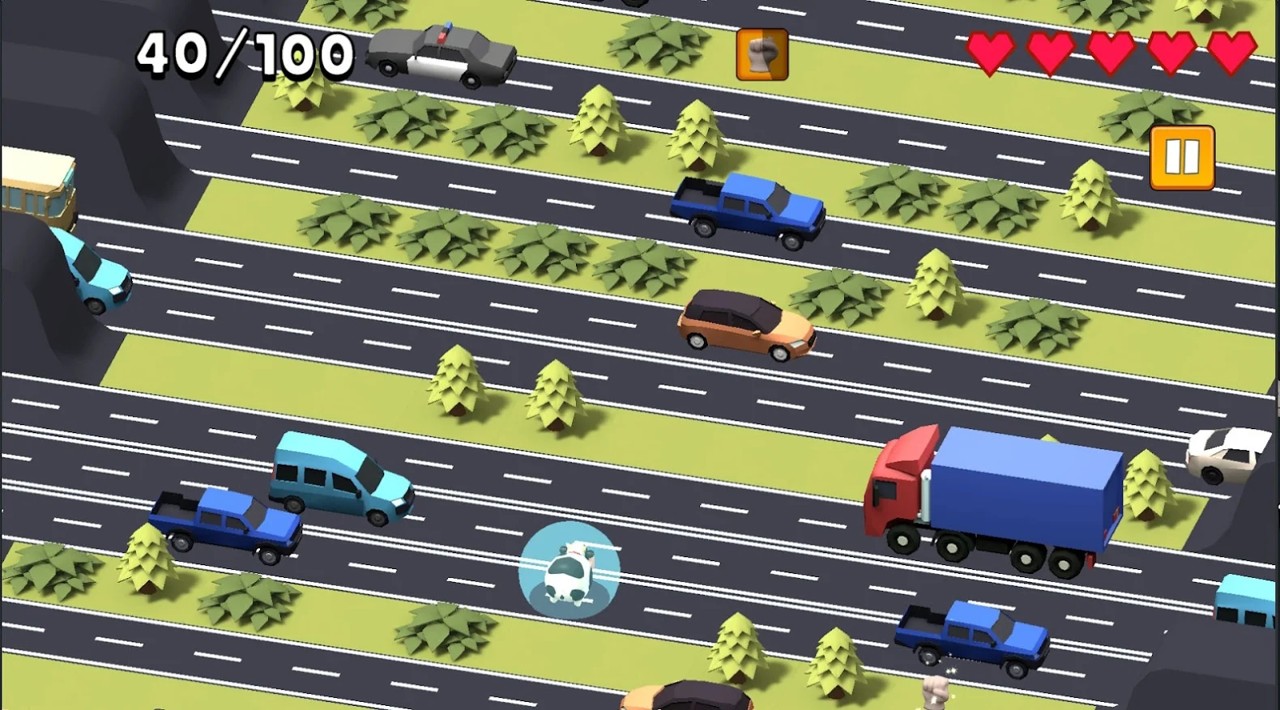Screen dimensions: 1280x710
Task: Activate the fist power-up icon
Action: (x=762, y=54)
